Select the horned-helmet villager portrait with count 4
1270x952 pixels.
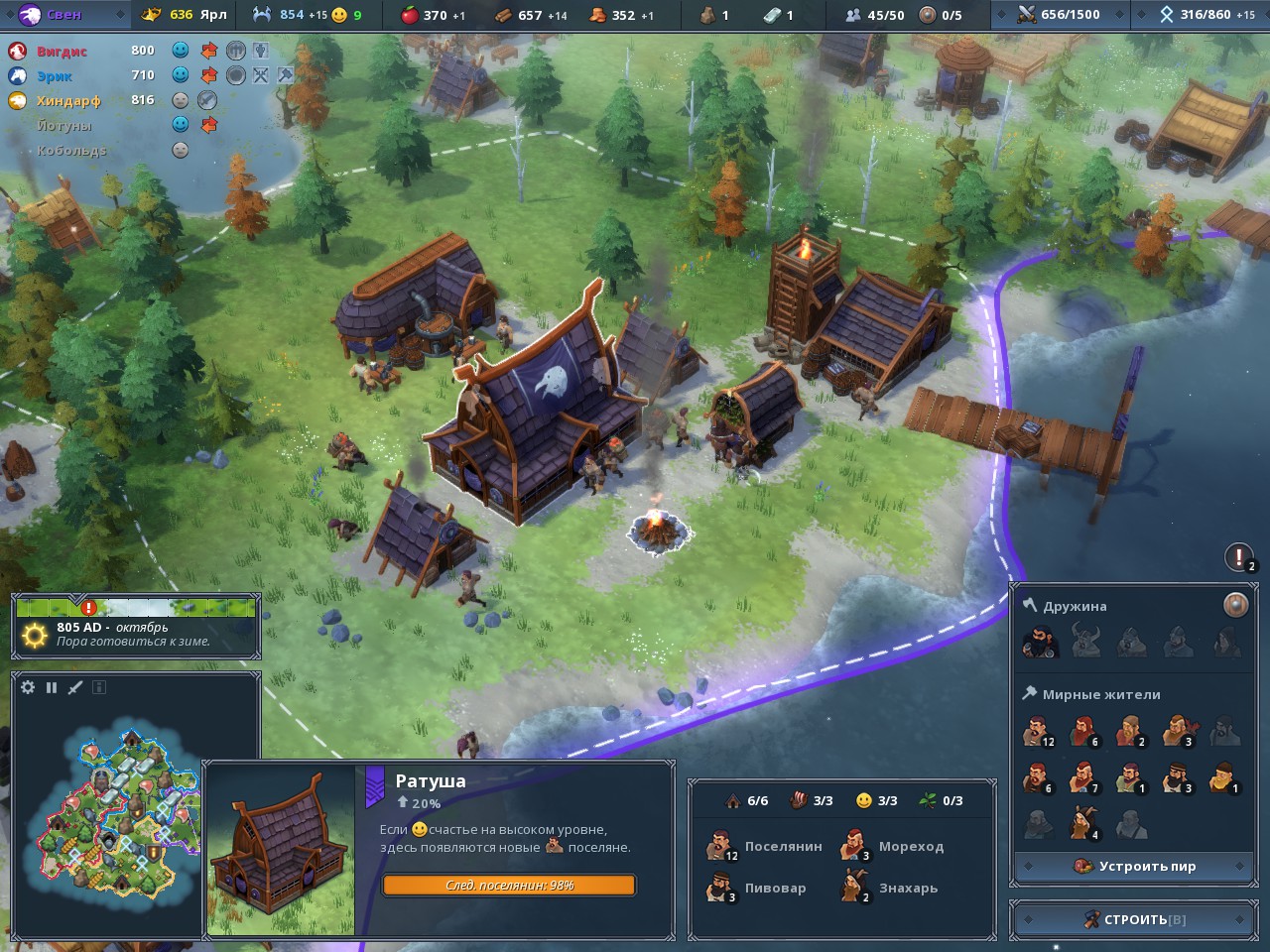(1083, 823)
